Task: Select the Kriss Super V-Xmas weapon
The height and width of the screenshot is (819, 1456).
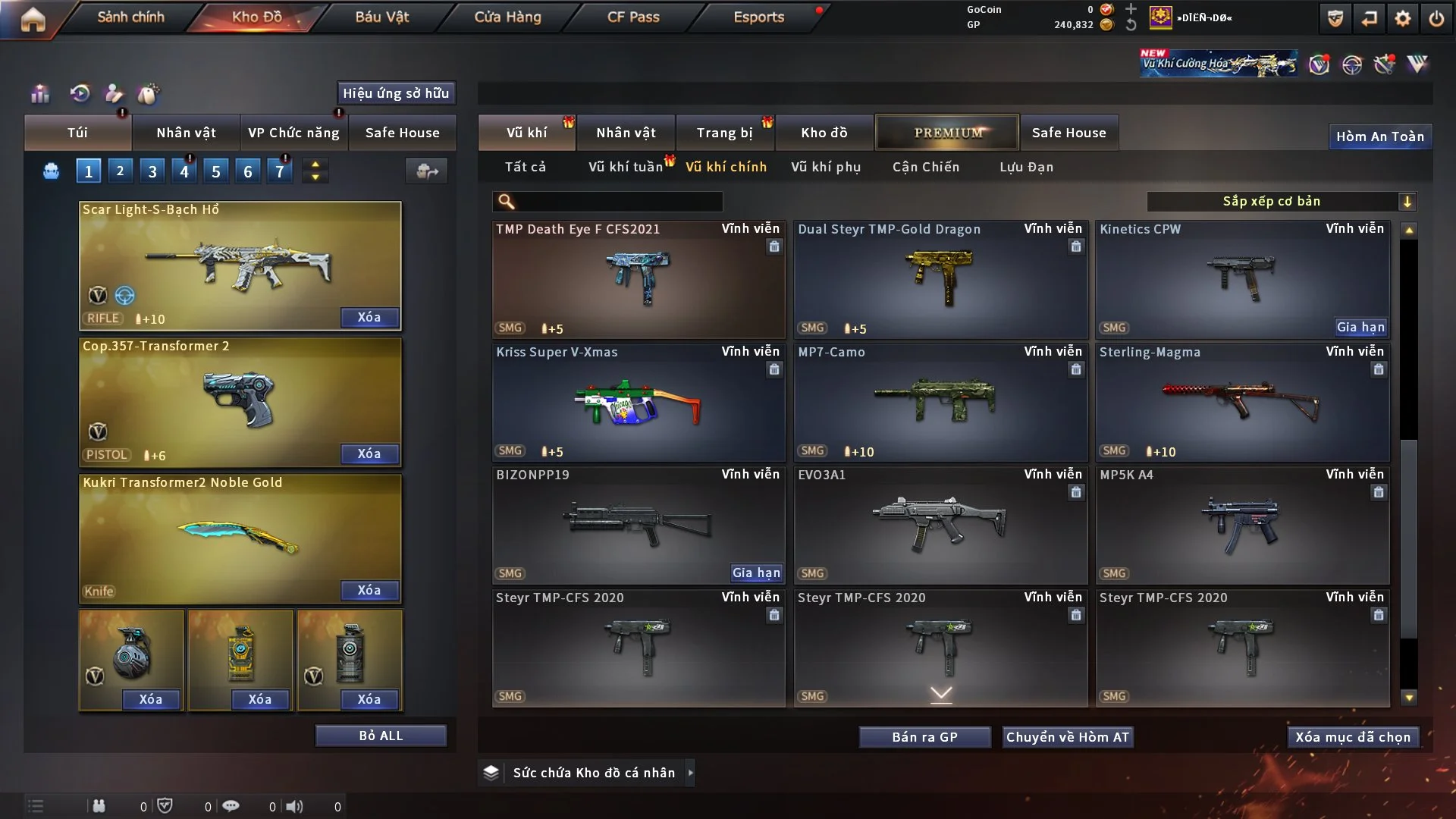Action: (x=639, y=403)
